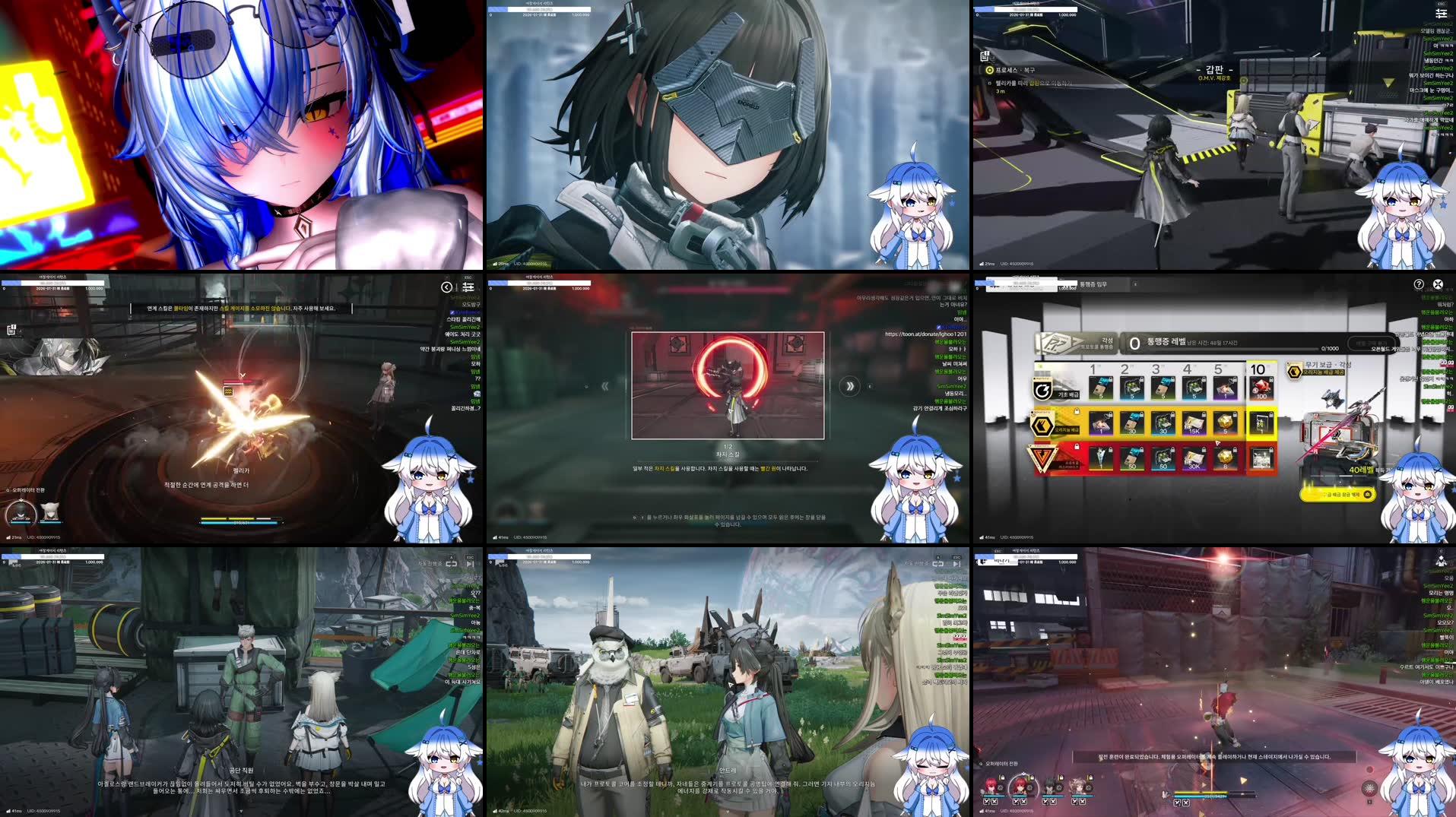The image size is (1456, 817).
Task: Click the red triangle premium track badge
Action: (1043, 455)
